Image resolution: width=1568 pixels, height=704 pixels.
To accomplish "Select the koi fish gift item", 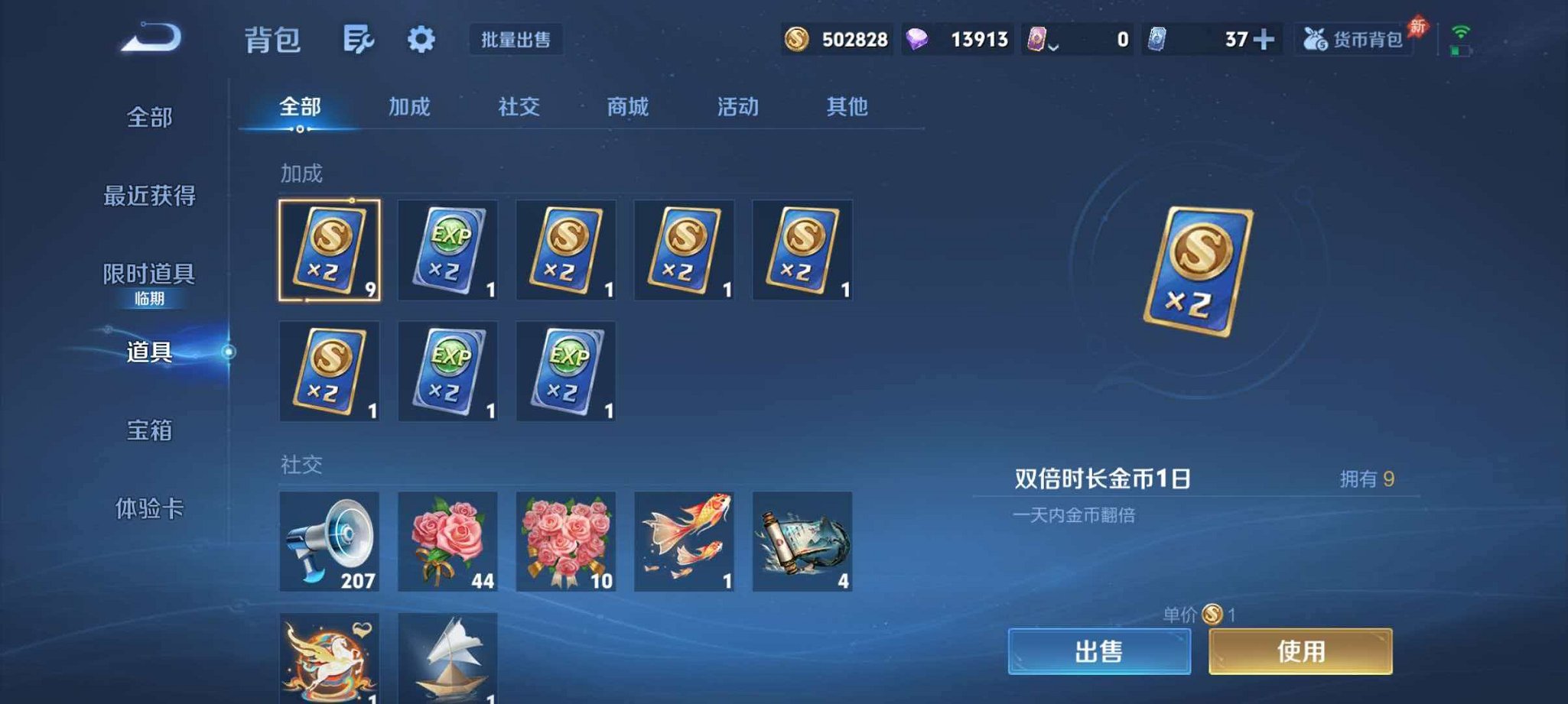I will pyautogui.click(x=683, y=543).
